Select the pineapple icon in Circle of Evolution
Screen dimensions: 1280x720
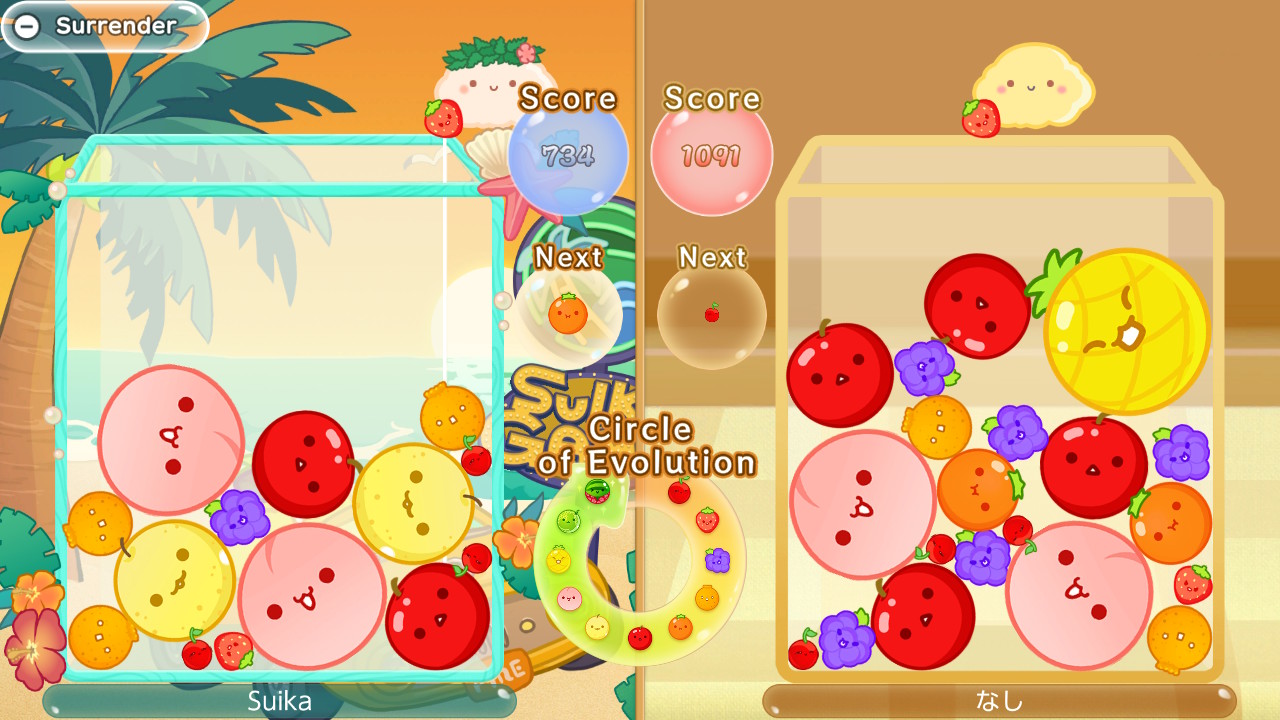(557, 559)
